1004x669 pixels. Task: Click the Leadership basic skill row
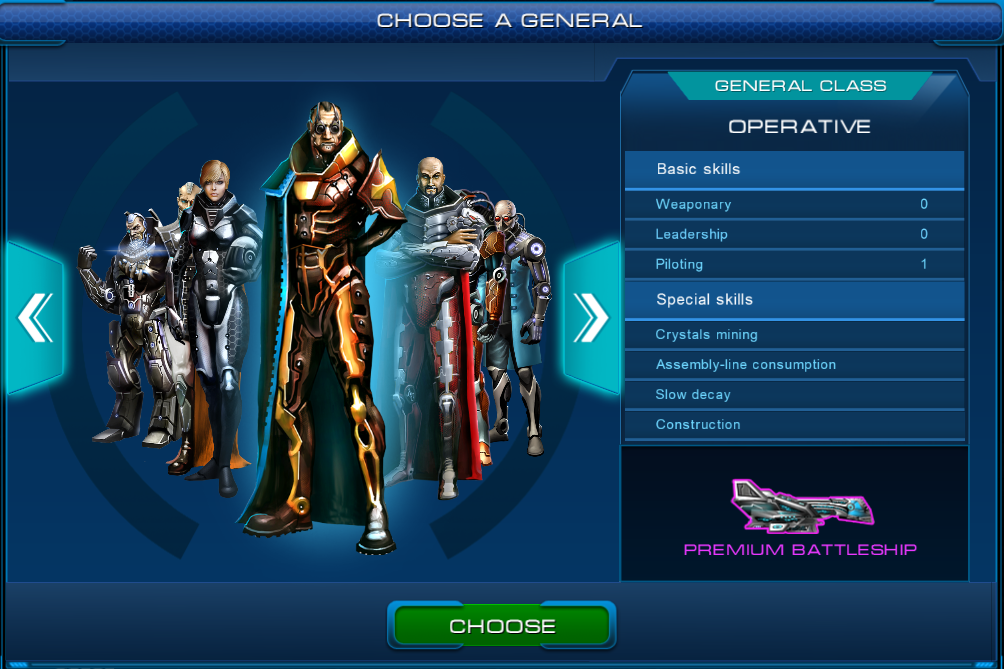794,234
